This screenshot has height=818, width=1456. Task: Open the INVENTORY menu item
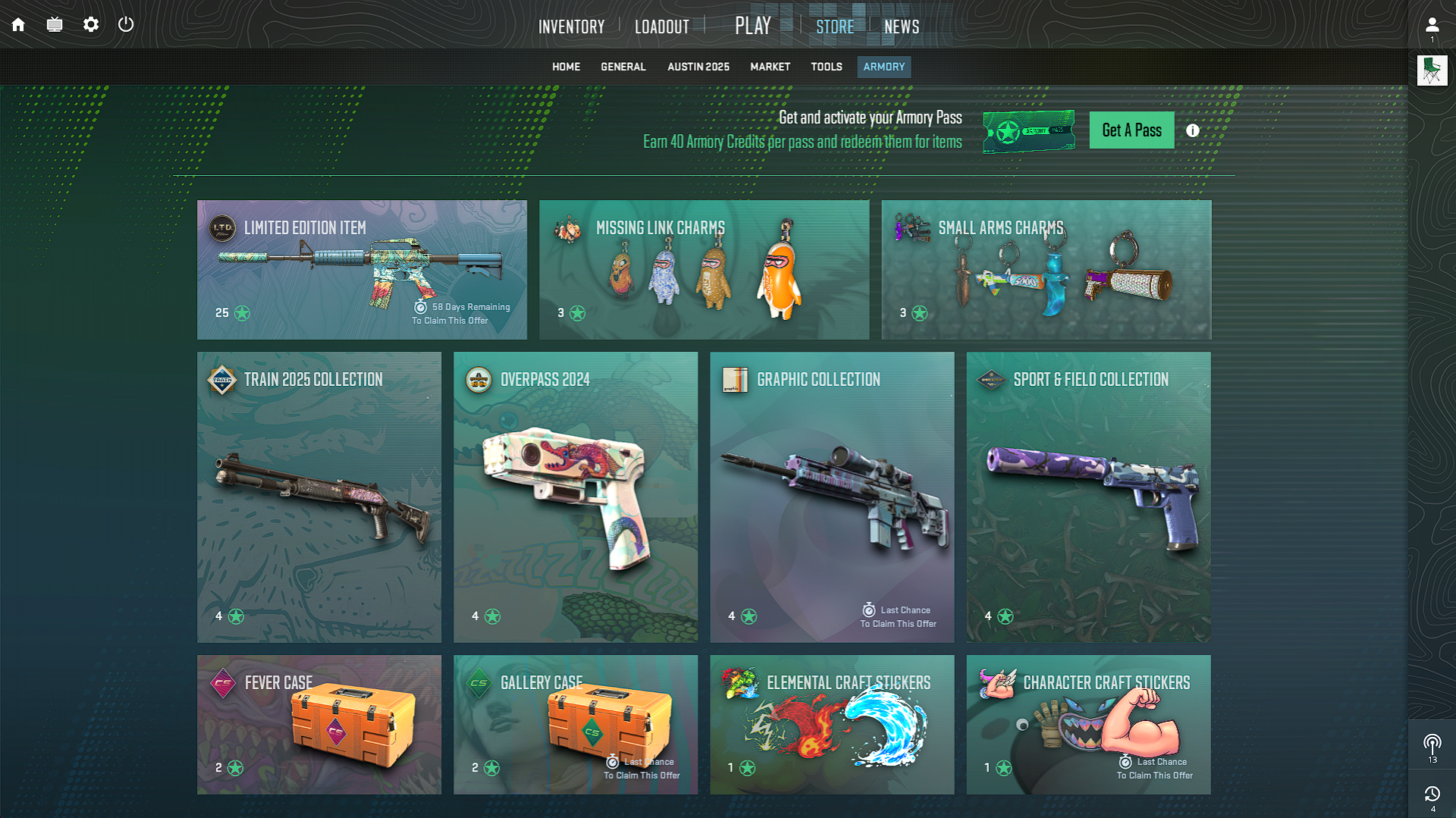coord(571,26)
